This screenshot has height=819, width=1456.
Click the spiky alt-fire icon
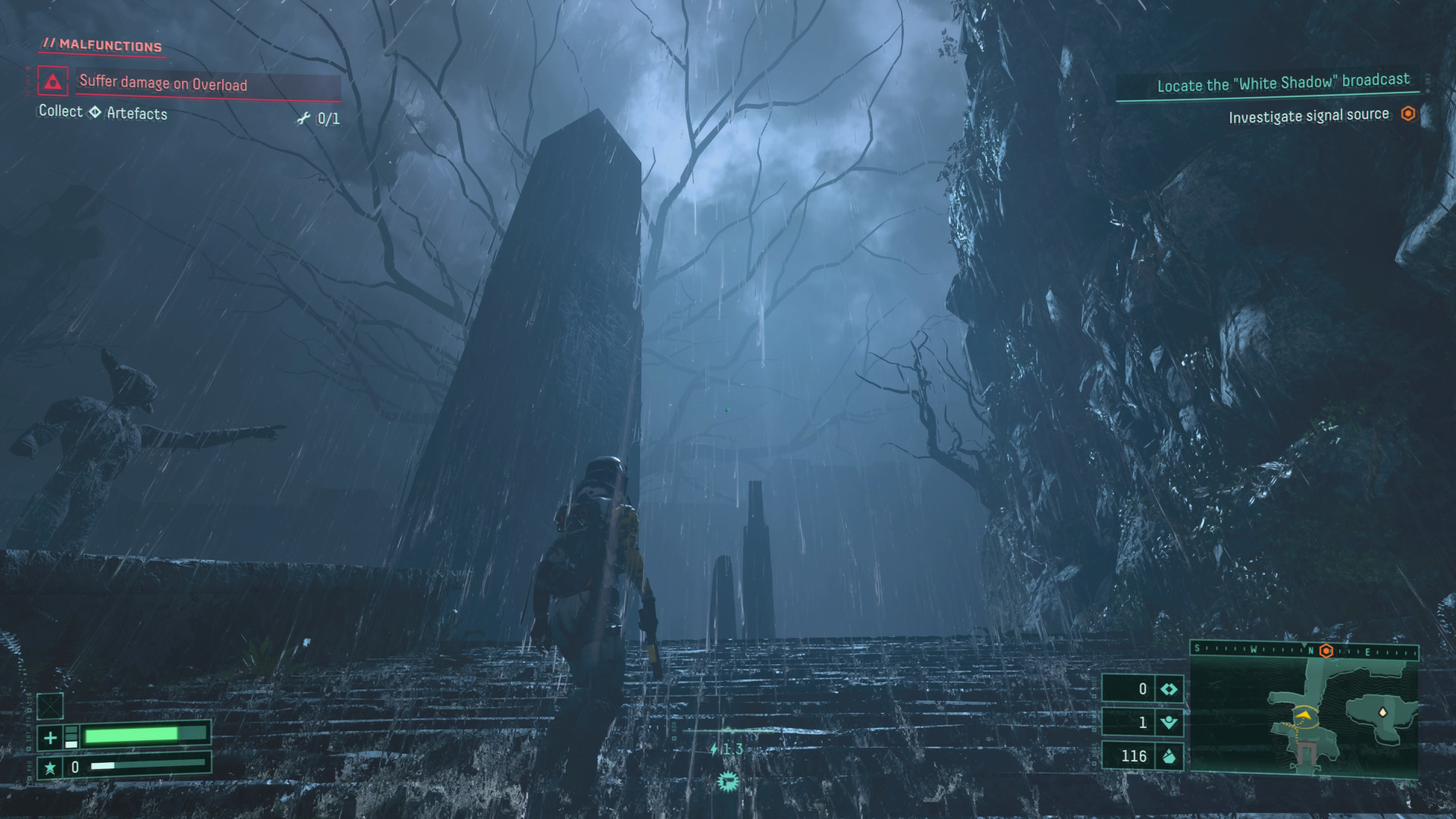[x=728, y=781]
